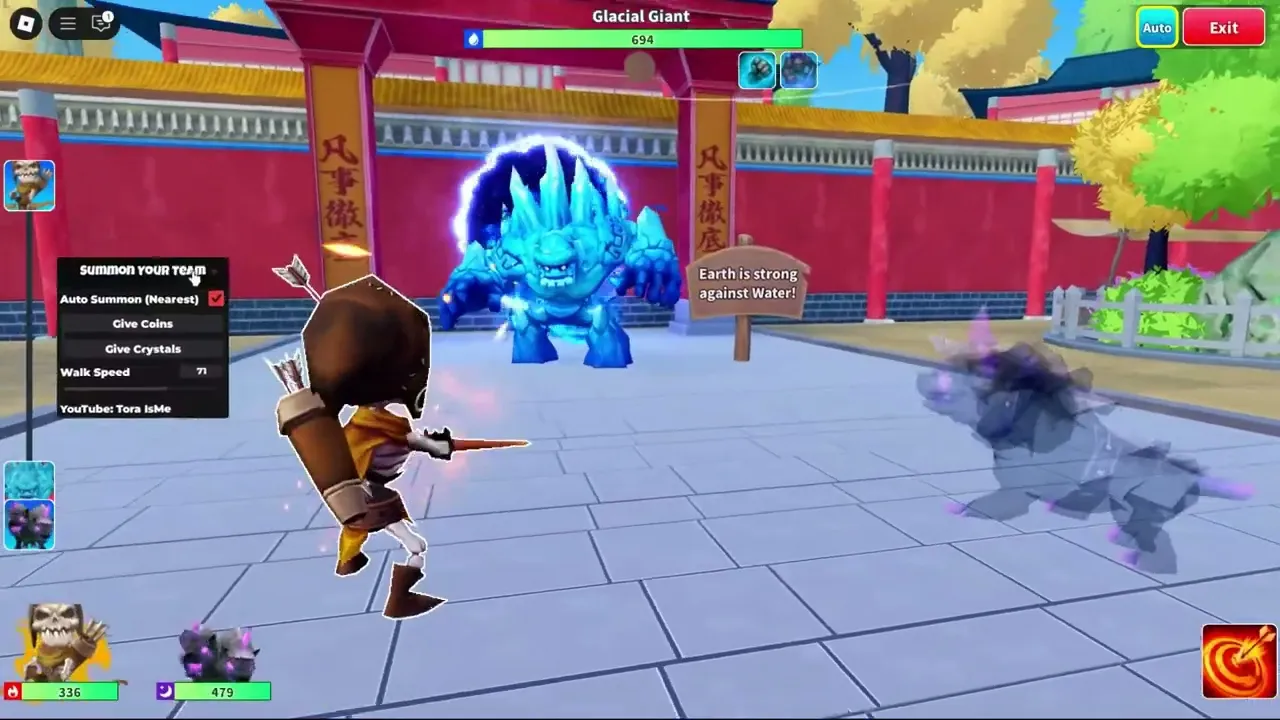Click the fire element icon beside 336 health bar
1280x720 pixels.
tap(11, 692)
